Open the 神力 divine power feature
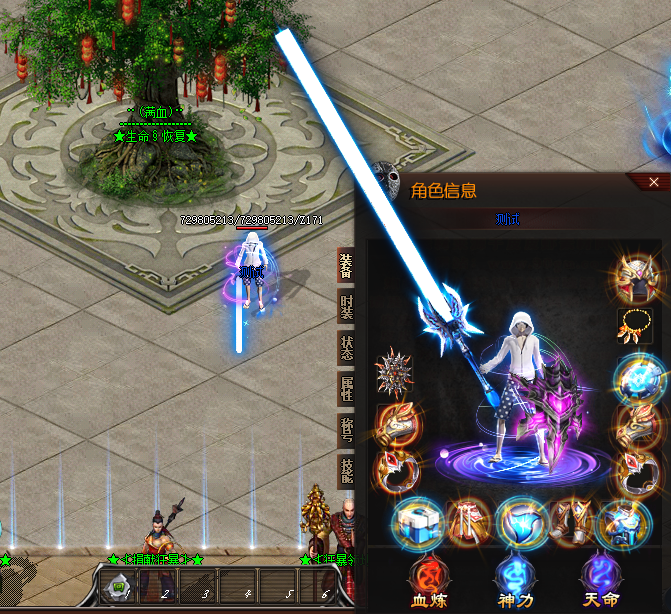The width and height of the screenshot is (671, 614). pyautogui.click(x=517, y=584)
